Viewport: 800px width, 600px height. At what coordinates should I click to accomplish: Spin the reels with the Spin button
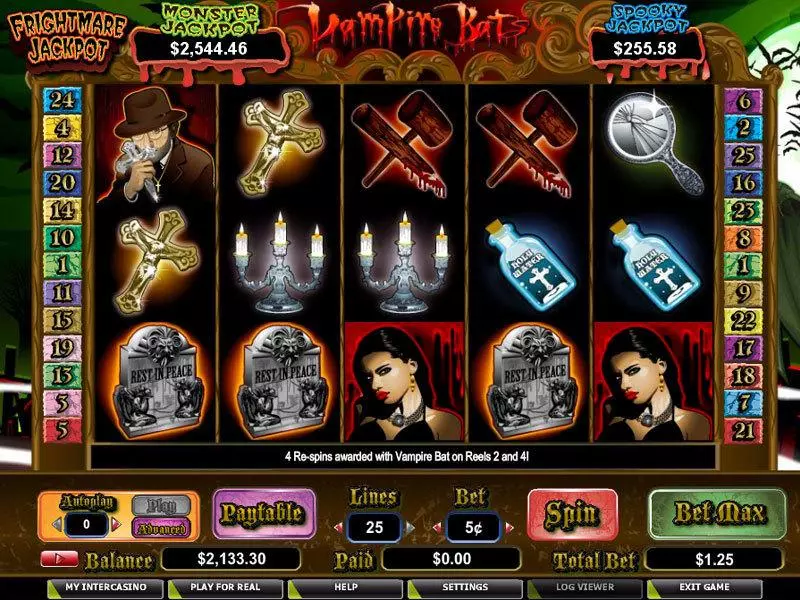[571, 514]
